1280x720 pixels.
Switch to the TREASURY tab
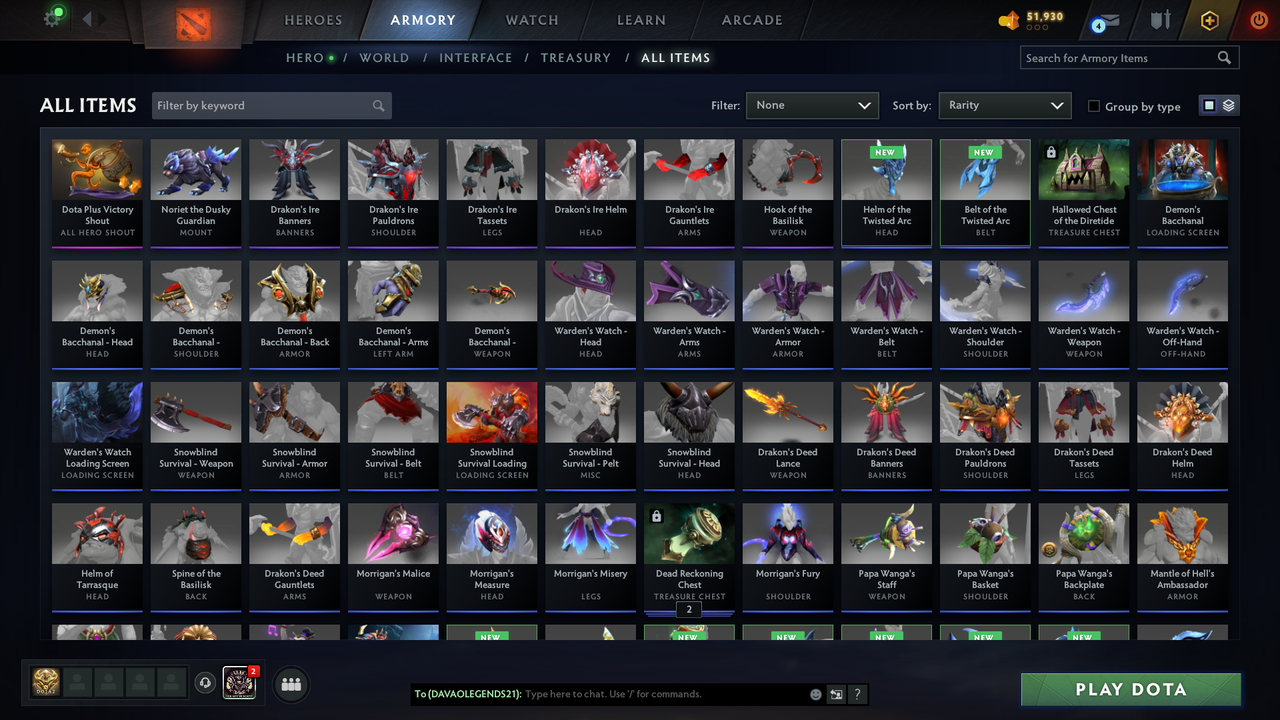point(575,58)
